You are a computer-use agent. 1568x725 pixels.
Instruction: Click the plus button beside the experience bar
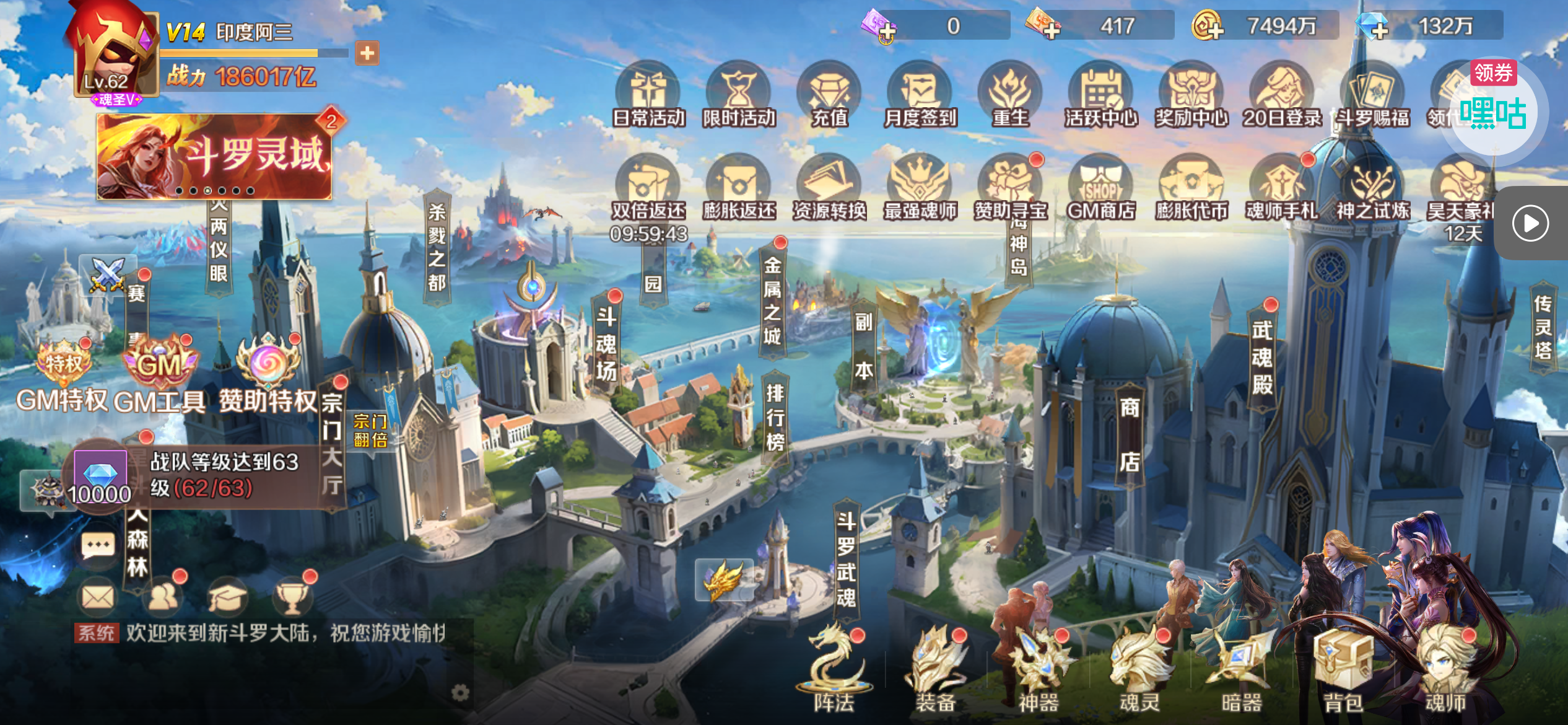[x=367, y=53]
